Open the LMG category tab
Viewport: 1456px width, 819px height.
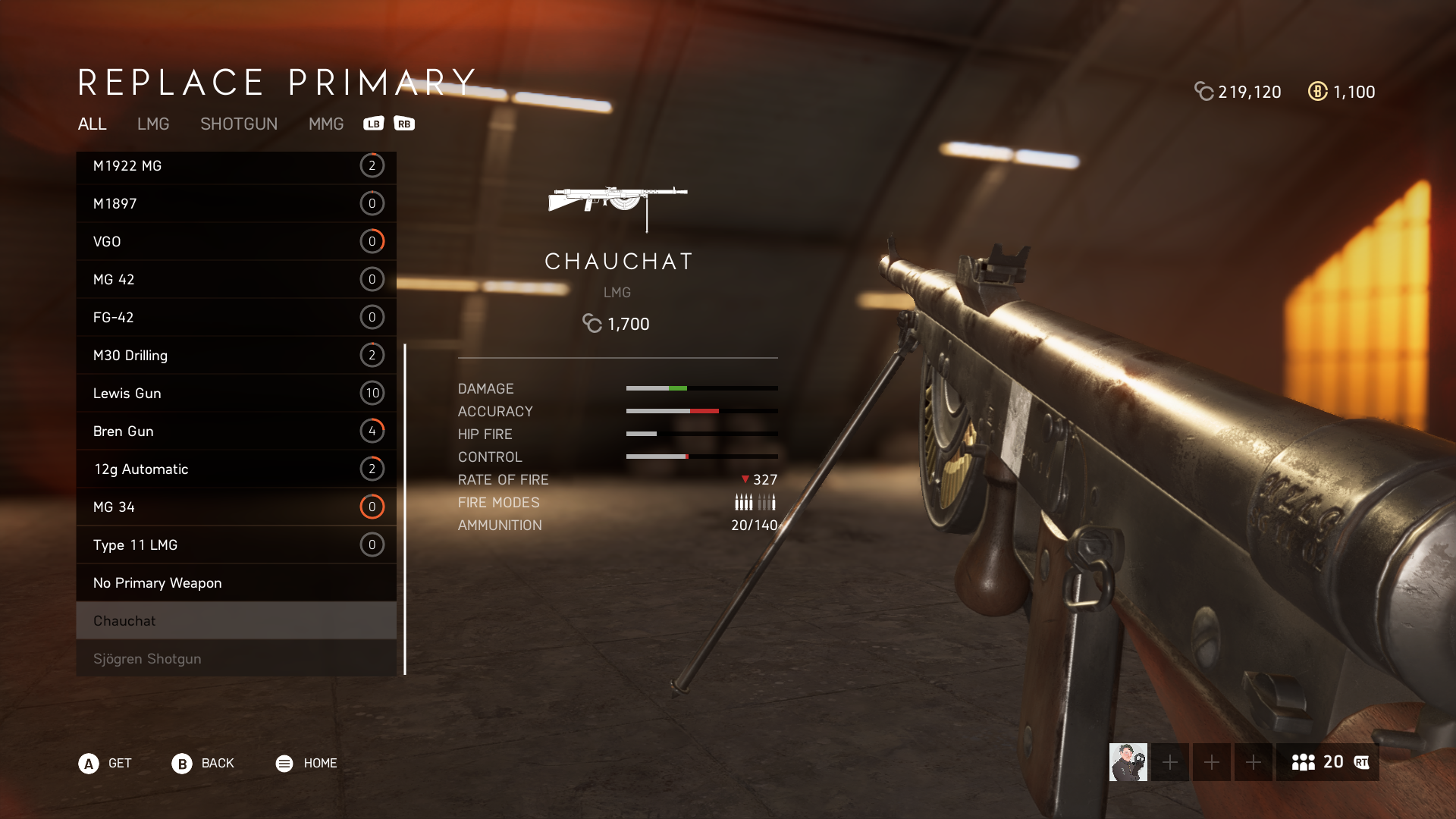click(x=152, y=124)
